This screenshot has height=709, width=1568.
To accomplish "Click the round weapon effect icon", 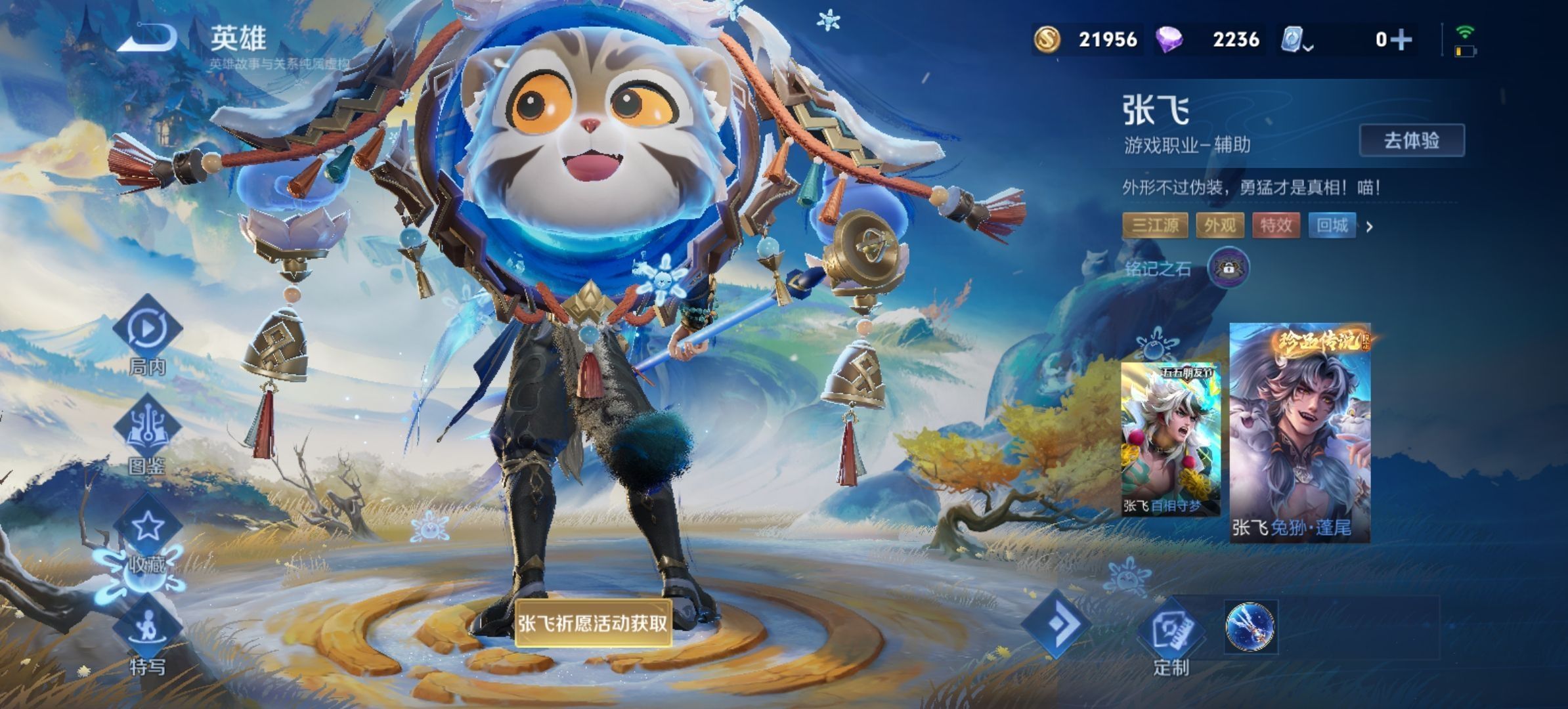I will (1250, 627).
